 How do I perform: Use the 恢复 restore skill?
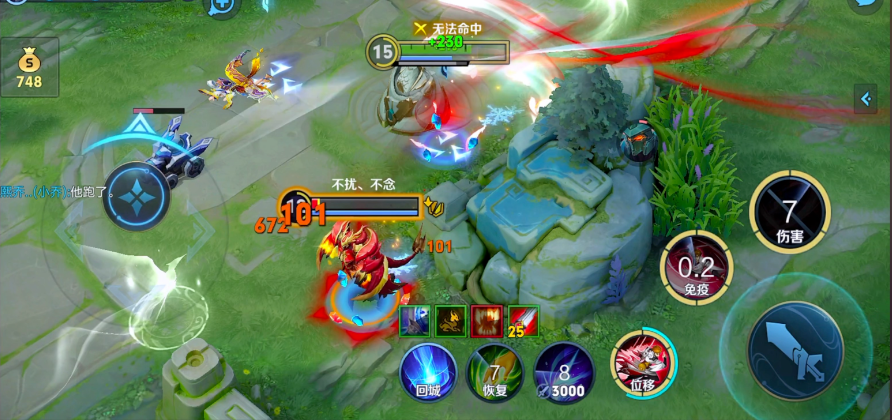coord(494,372)
